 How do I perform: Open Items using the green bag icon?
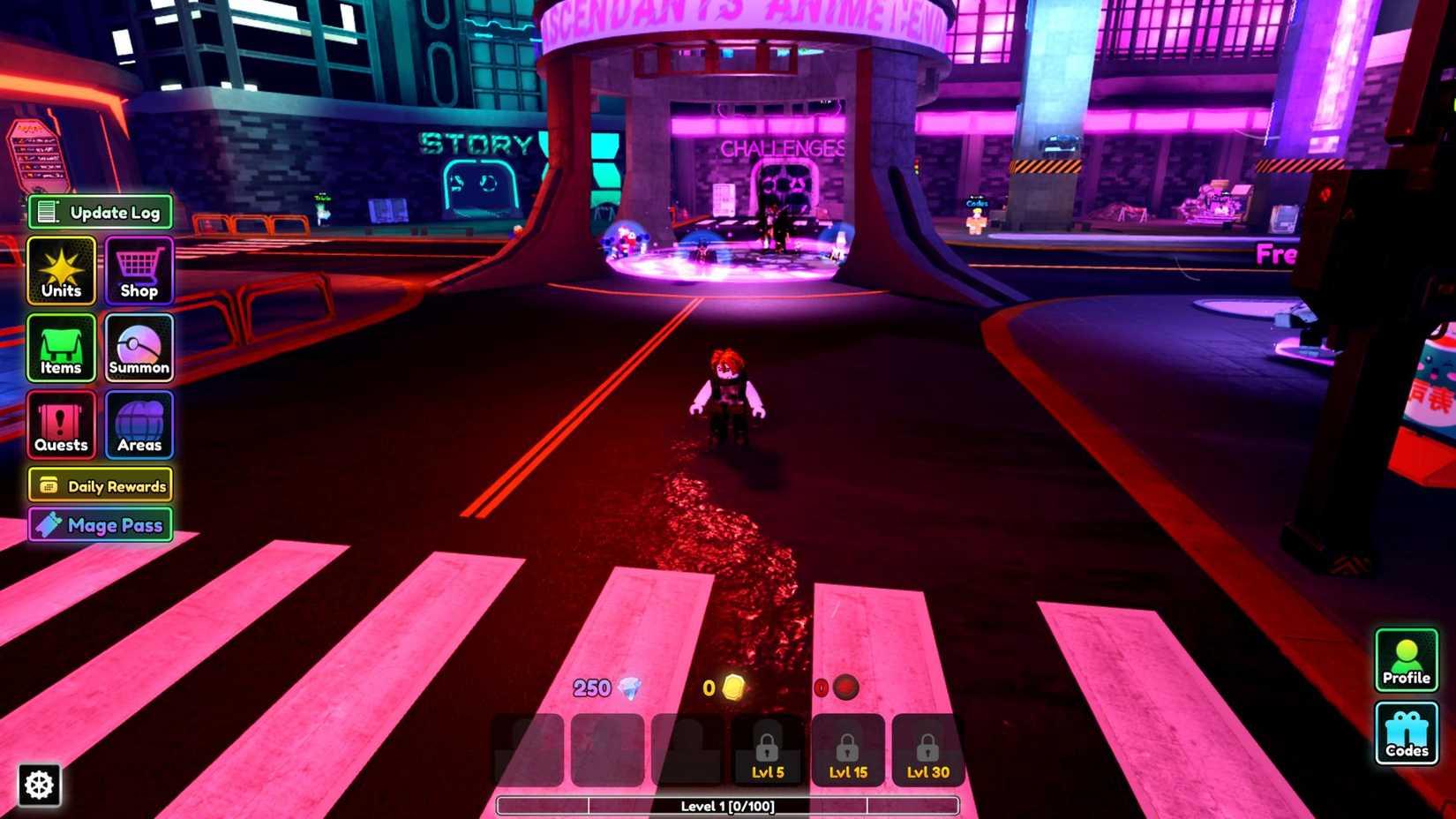tap(60, 349)
